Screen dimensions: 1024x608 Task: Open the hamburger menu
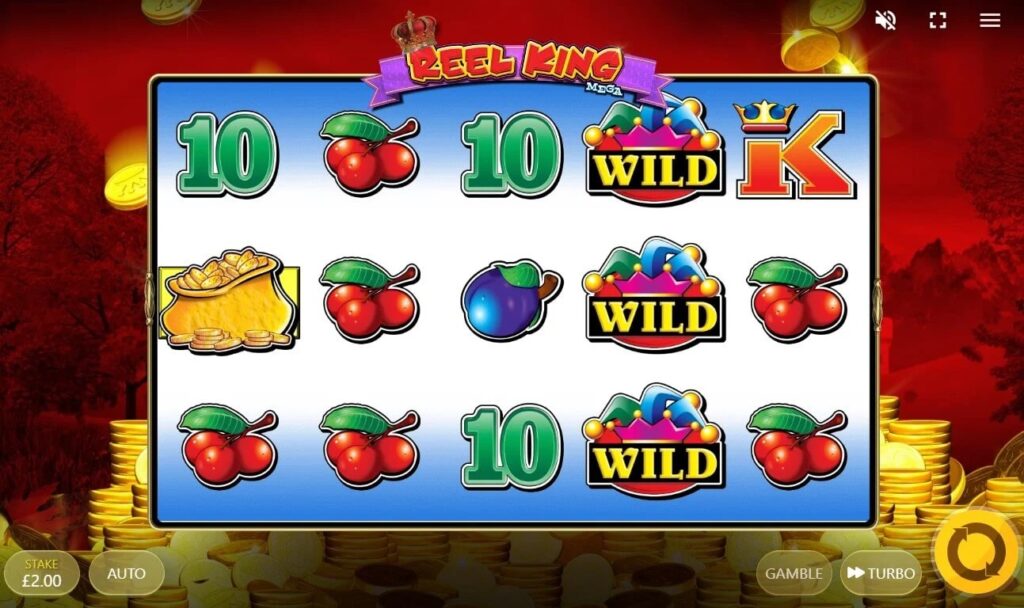coord(990,20)
